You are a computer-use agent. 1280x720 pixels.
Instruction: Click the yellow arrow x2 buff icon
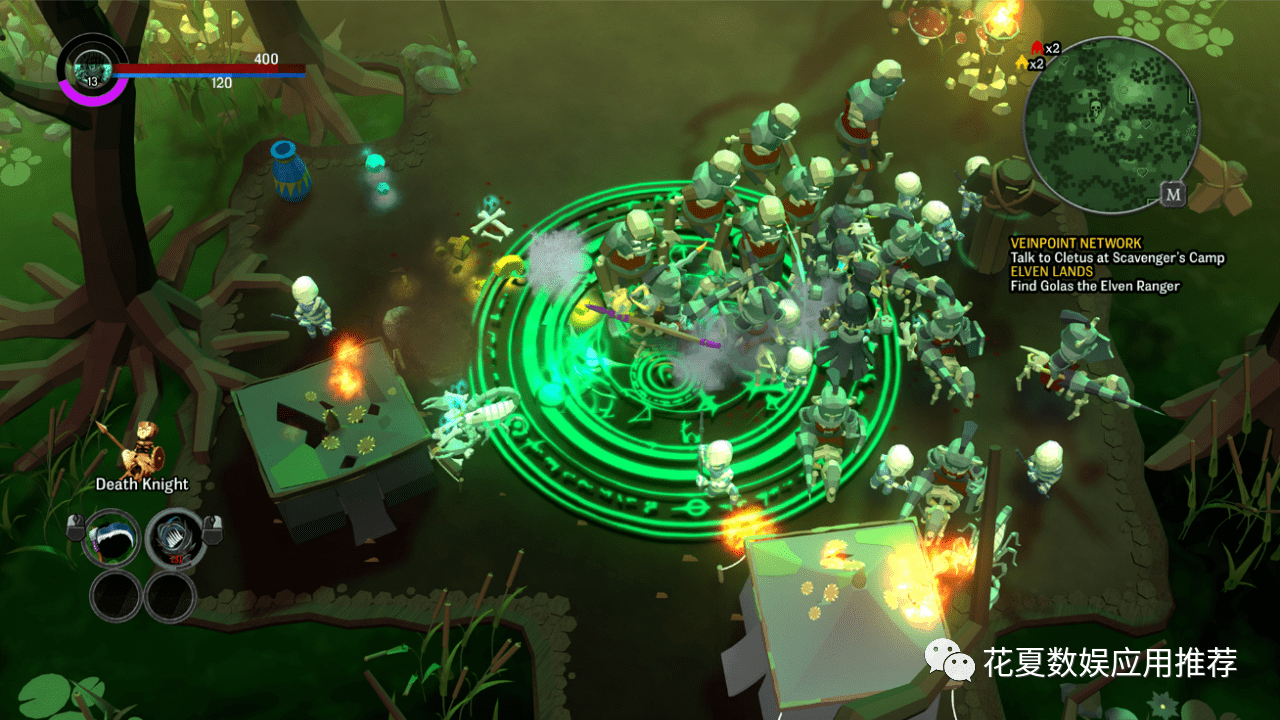[1022, 63]
